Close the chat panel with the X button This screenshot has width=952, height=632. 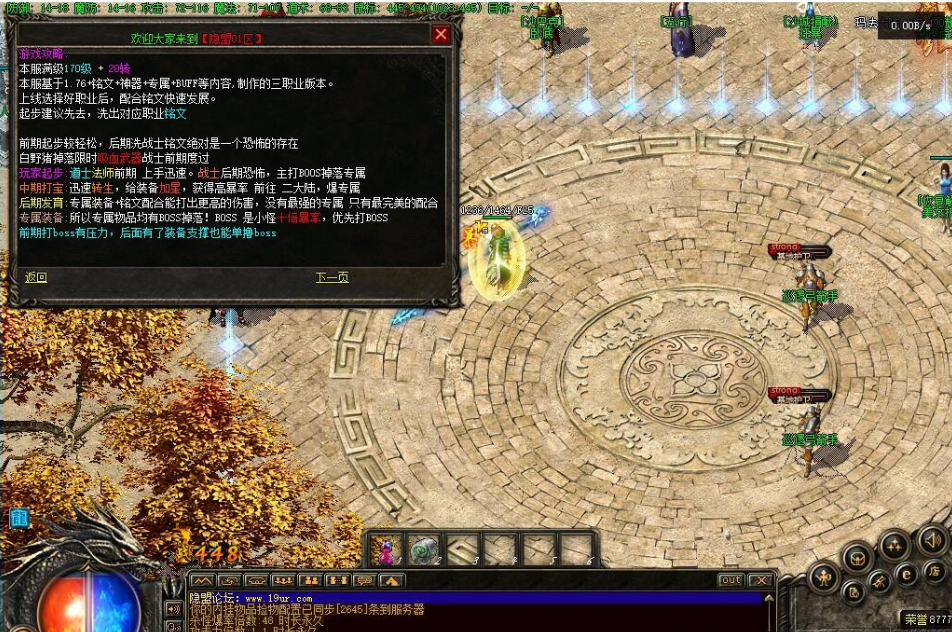coord(761,580)
